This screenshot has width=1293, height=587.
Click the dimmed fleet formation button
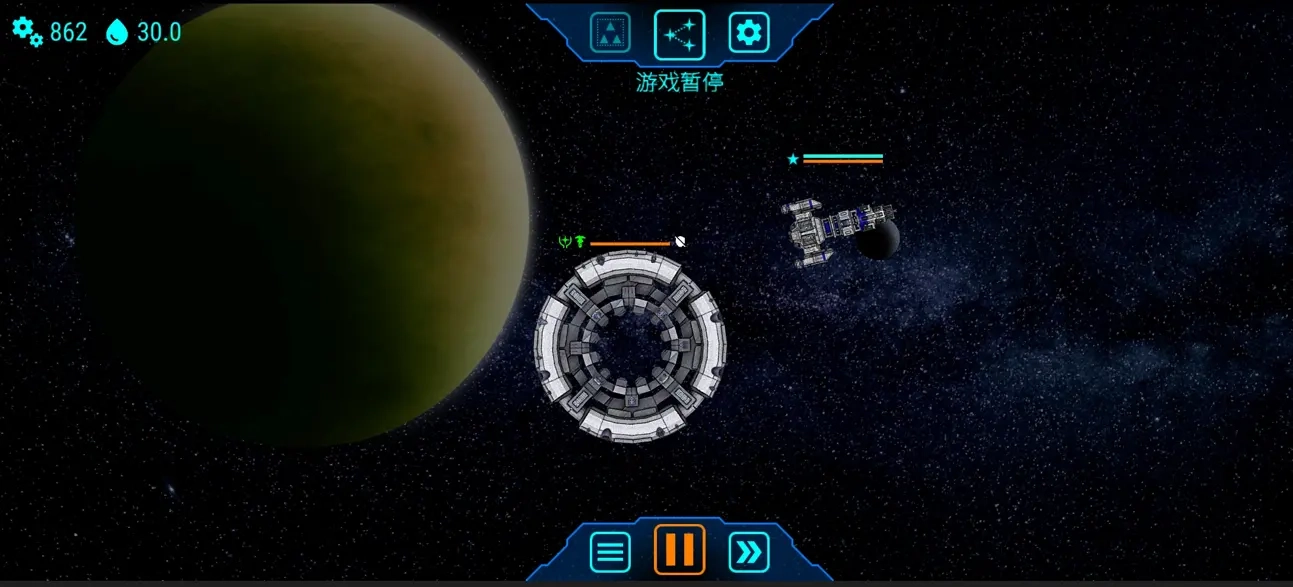click(x=610, y=33)
